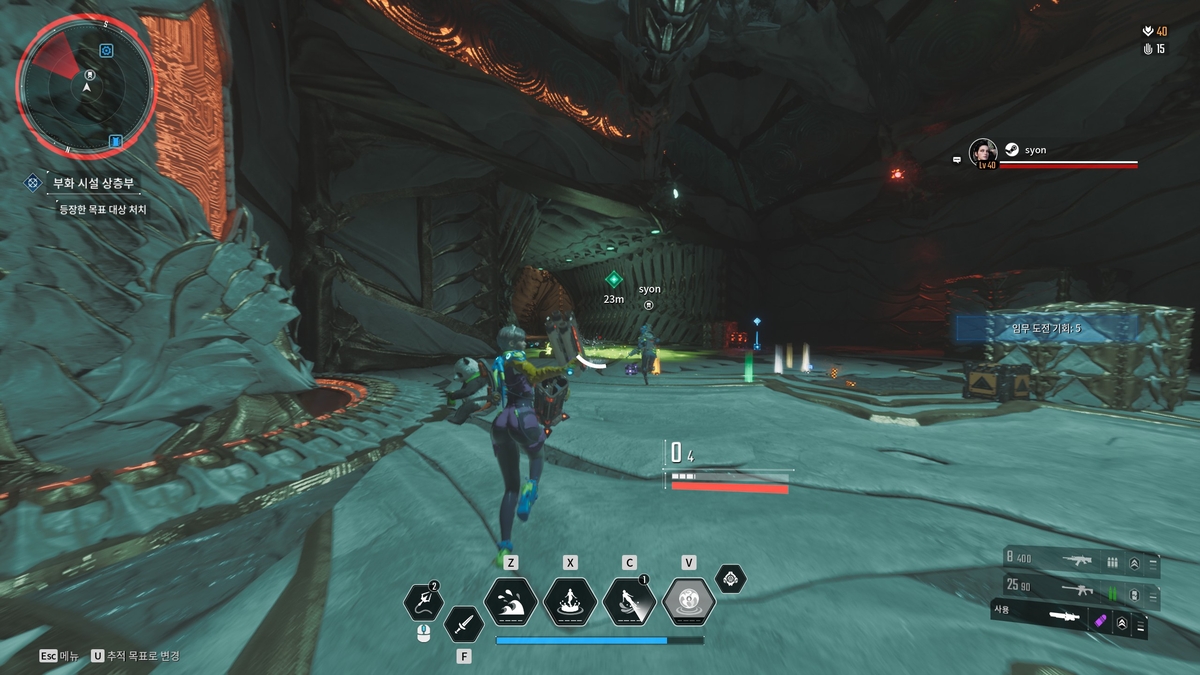Activate the grappling hook ability
1200x675 pixels.
click(423, 602)
